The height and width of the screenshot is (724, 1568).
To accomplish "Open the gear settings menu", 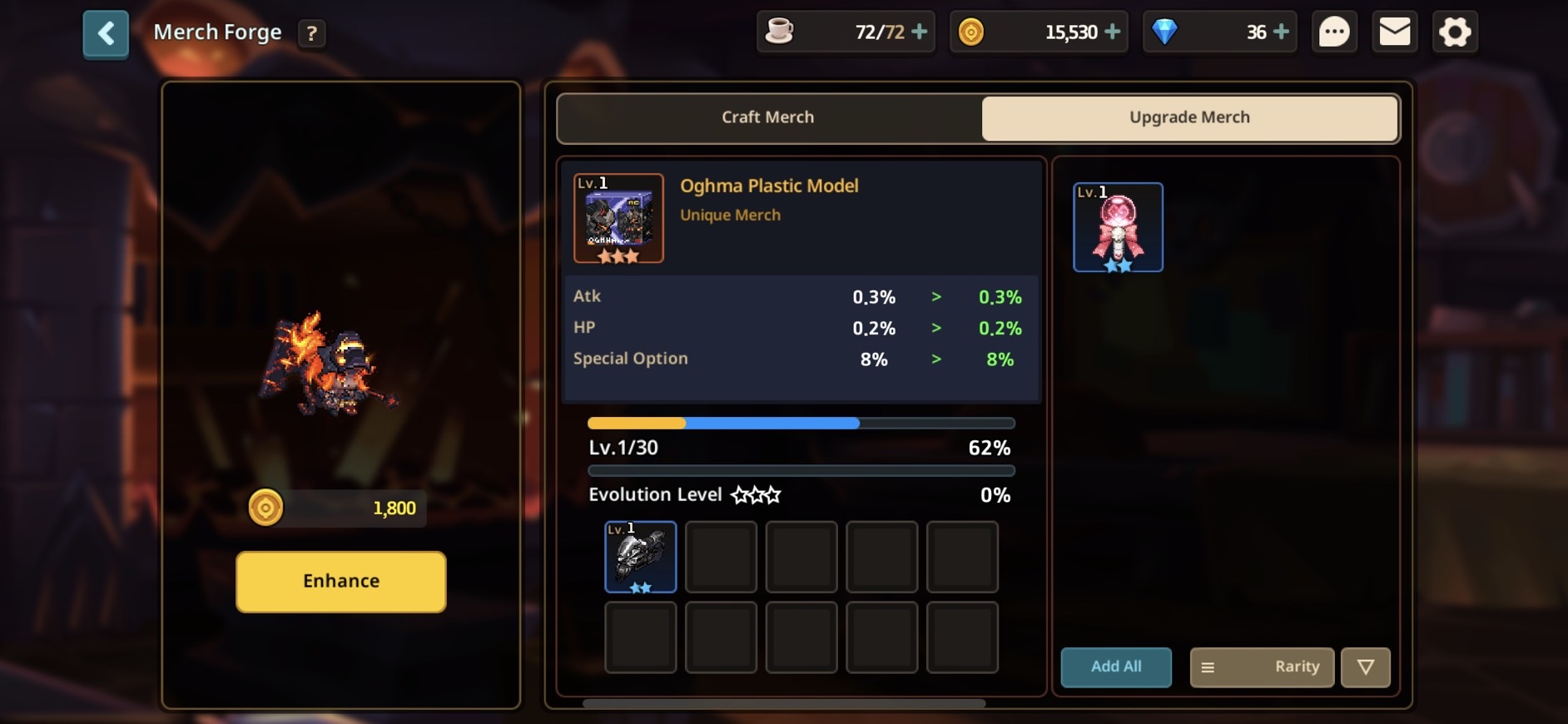I will click(x=1455, y=32).
